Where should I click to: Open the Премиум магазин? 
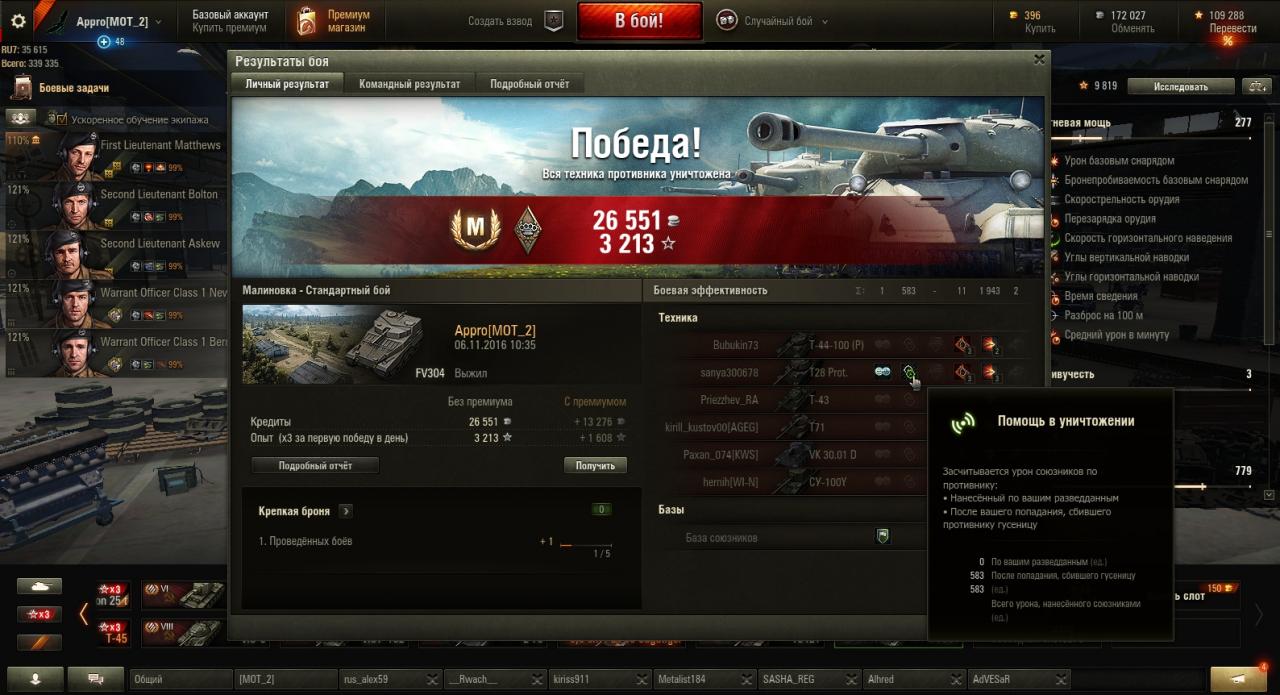tap(335, 21)
